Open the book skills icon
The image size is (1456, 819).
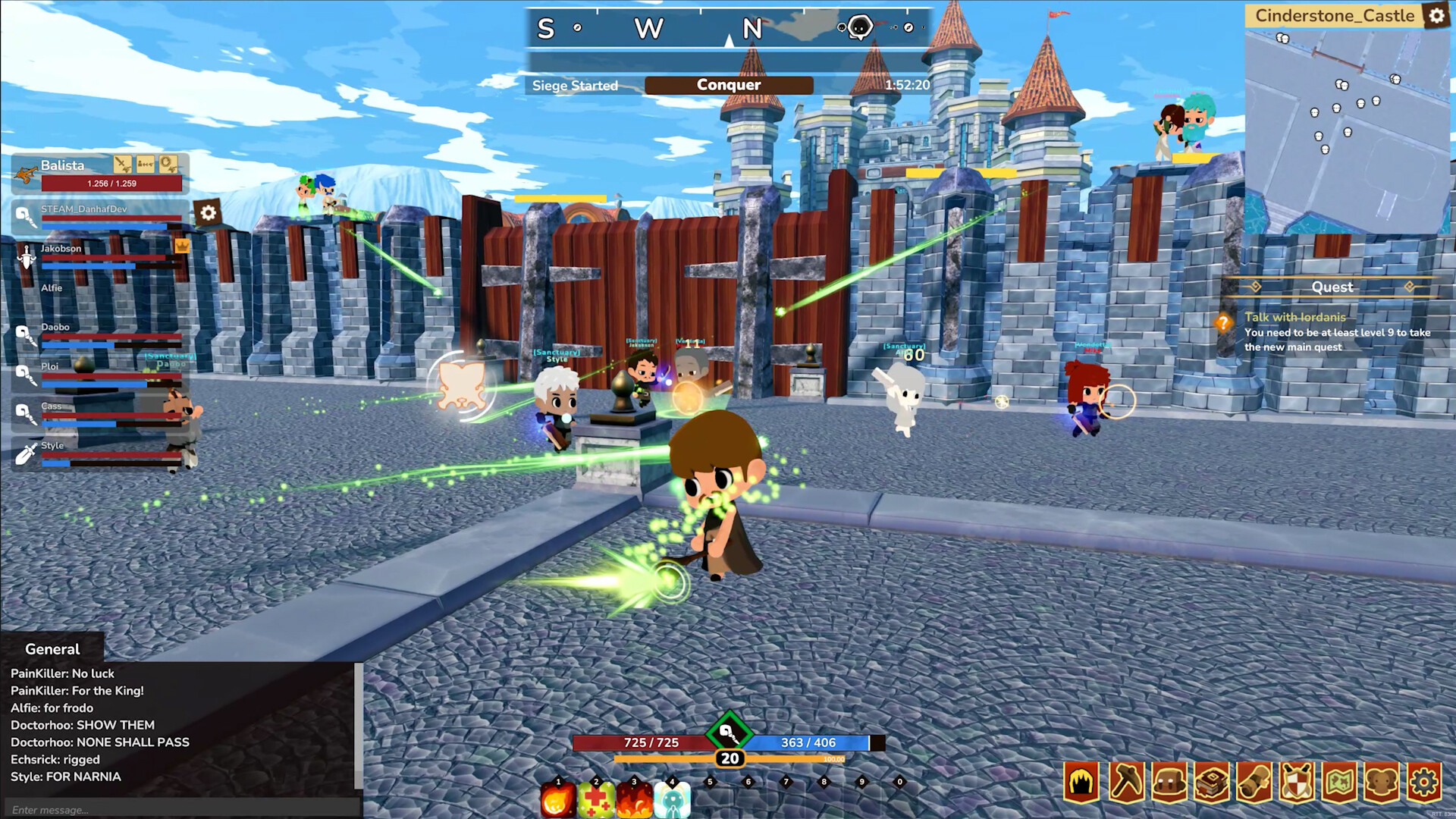pyautogui.click(x=1211, y=781)
